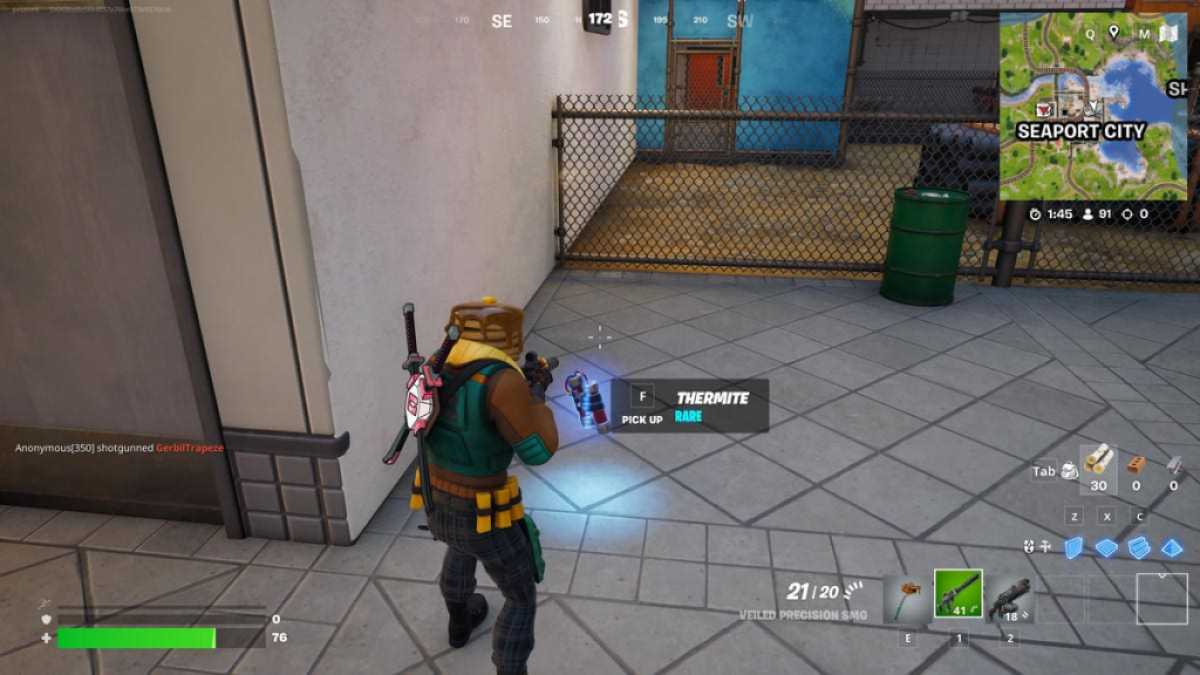Viewport: 1200px width, 675px height.
Task: Switch to the weapon with 18 ammo
Action: tap(1009, 598)
